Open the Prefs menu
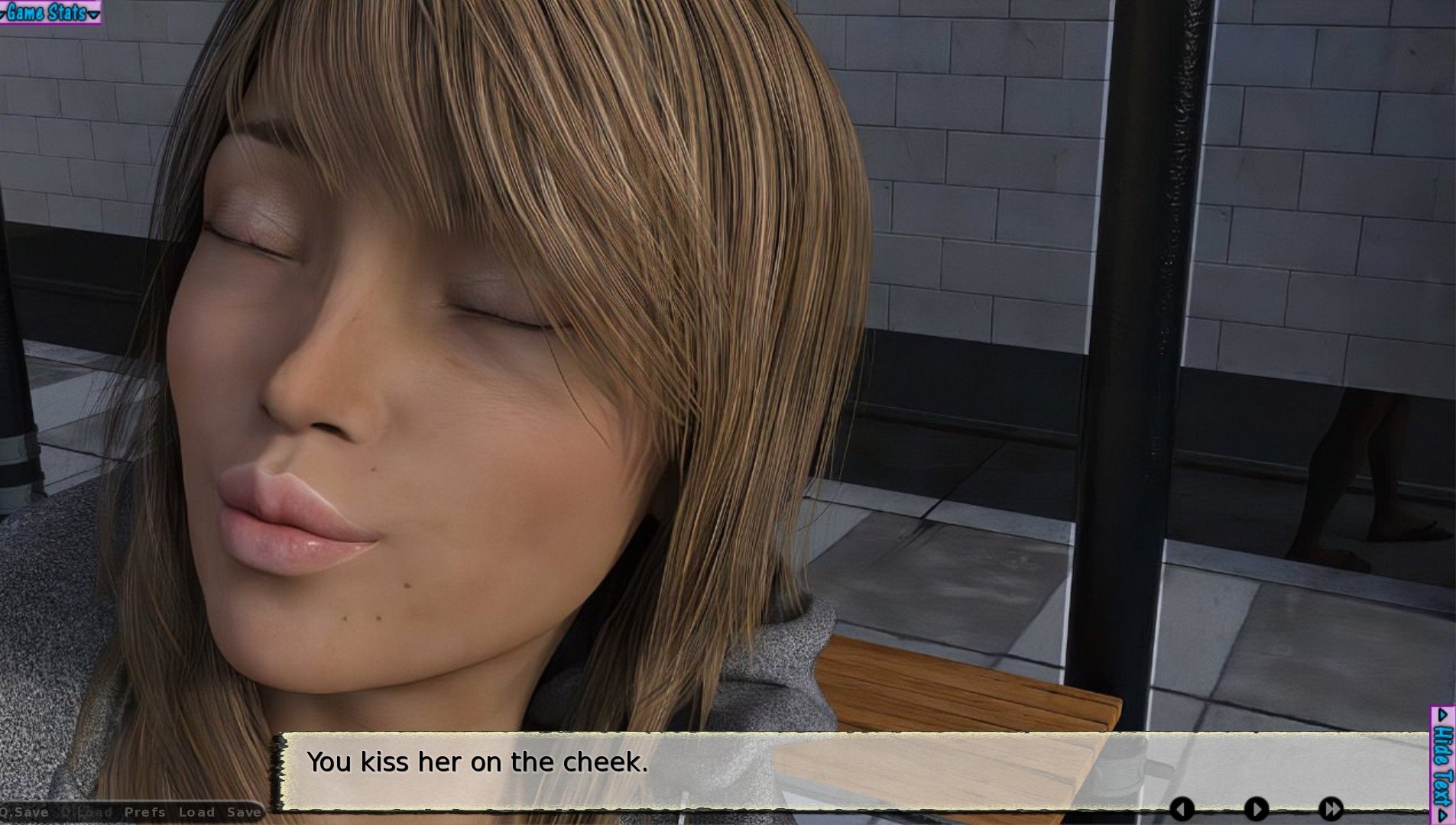The width and height of the screenshot is (1456, 825). [144, 812]
